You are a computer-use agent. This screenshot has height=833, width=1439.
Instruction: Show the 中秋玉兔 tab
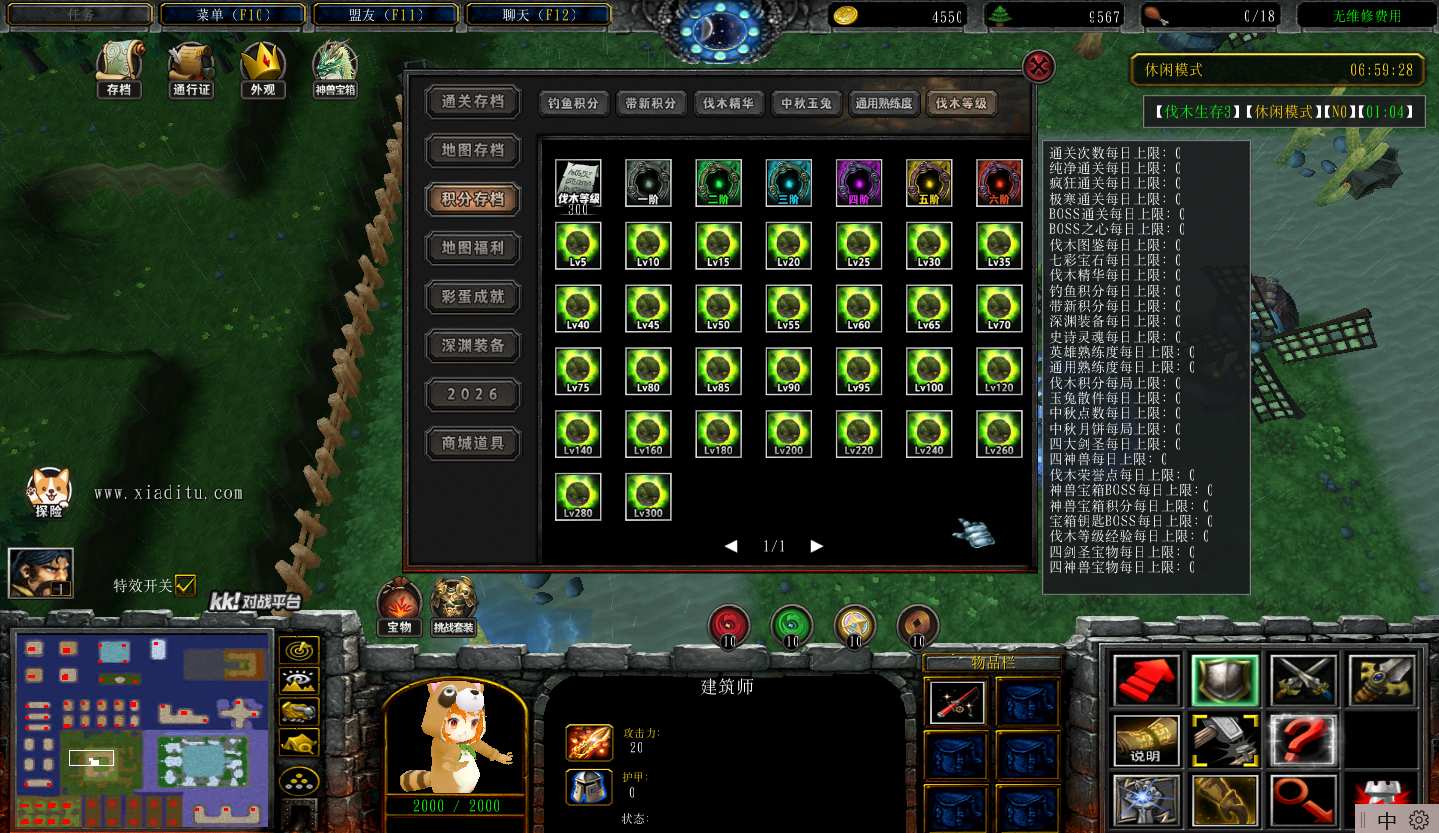click(x=806, y=103)
